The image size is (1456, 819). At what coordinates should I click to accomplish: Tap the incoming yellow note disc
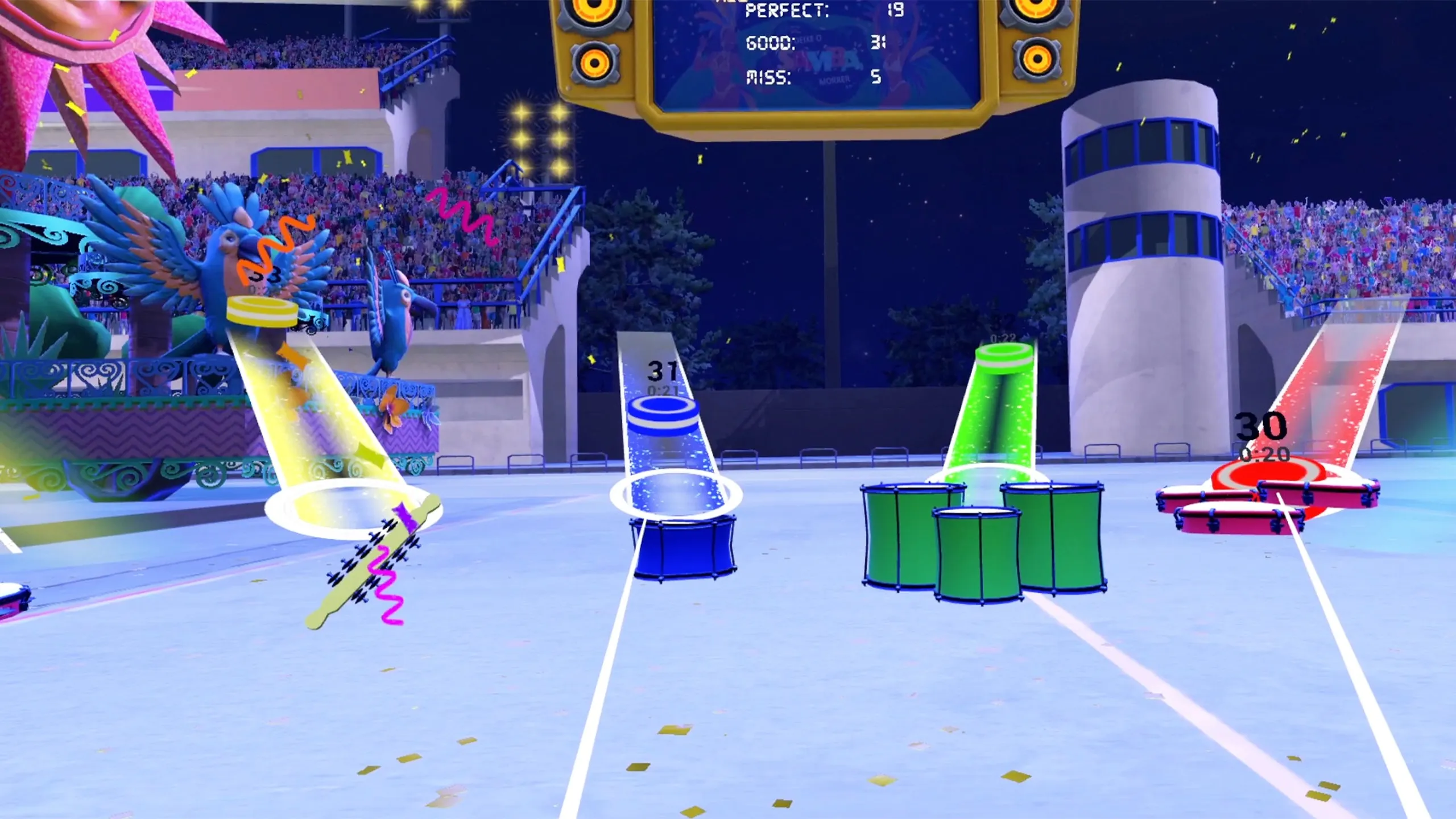[x=262, y=312]
